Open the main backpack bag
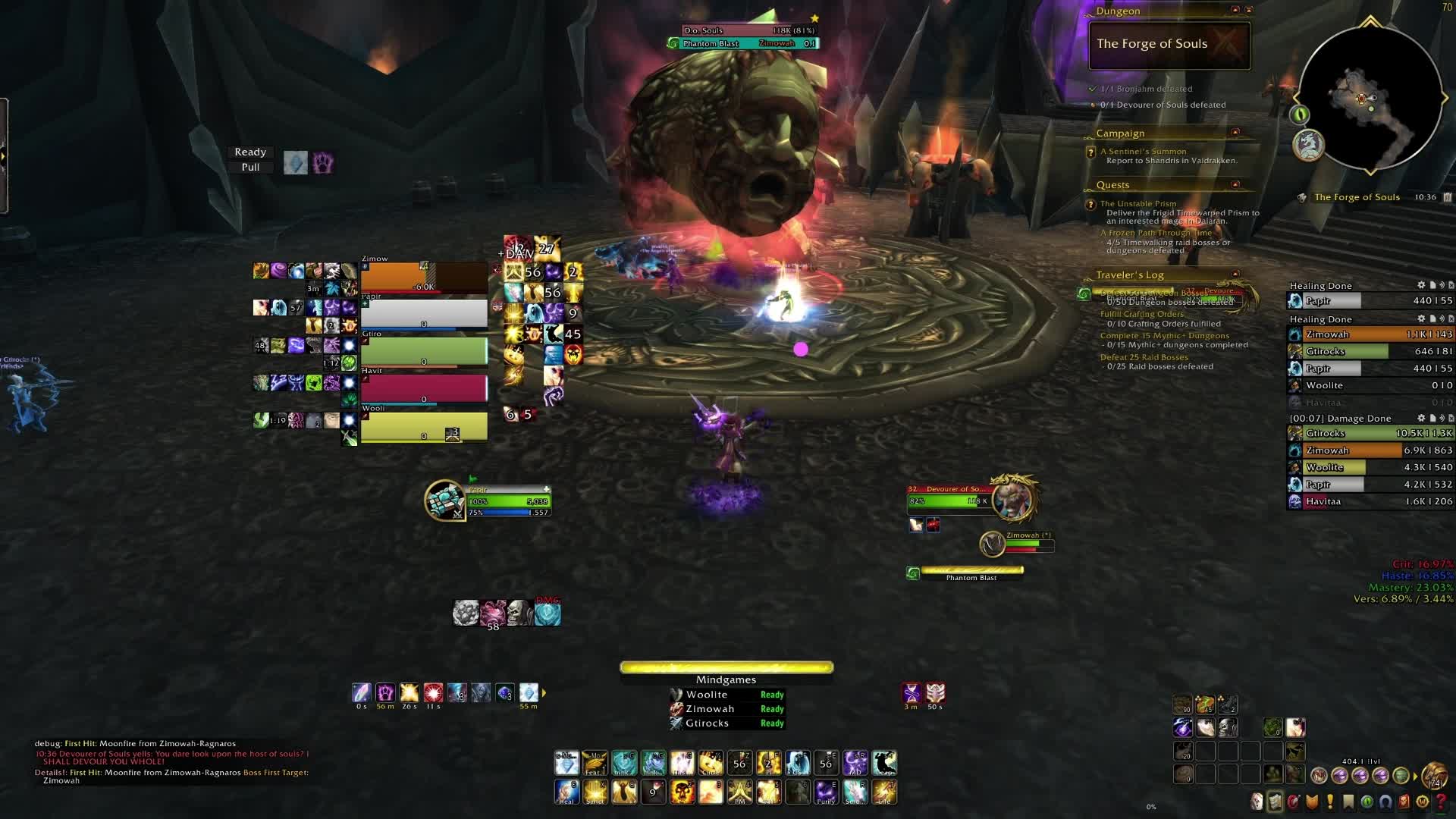 [1433, 775]
